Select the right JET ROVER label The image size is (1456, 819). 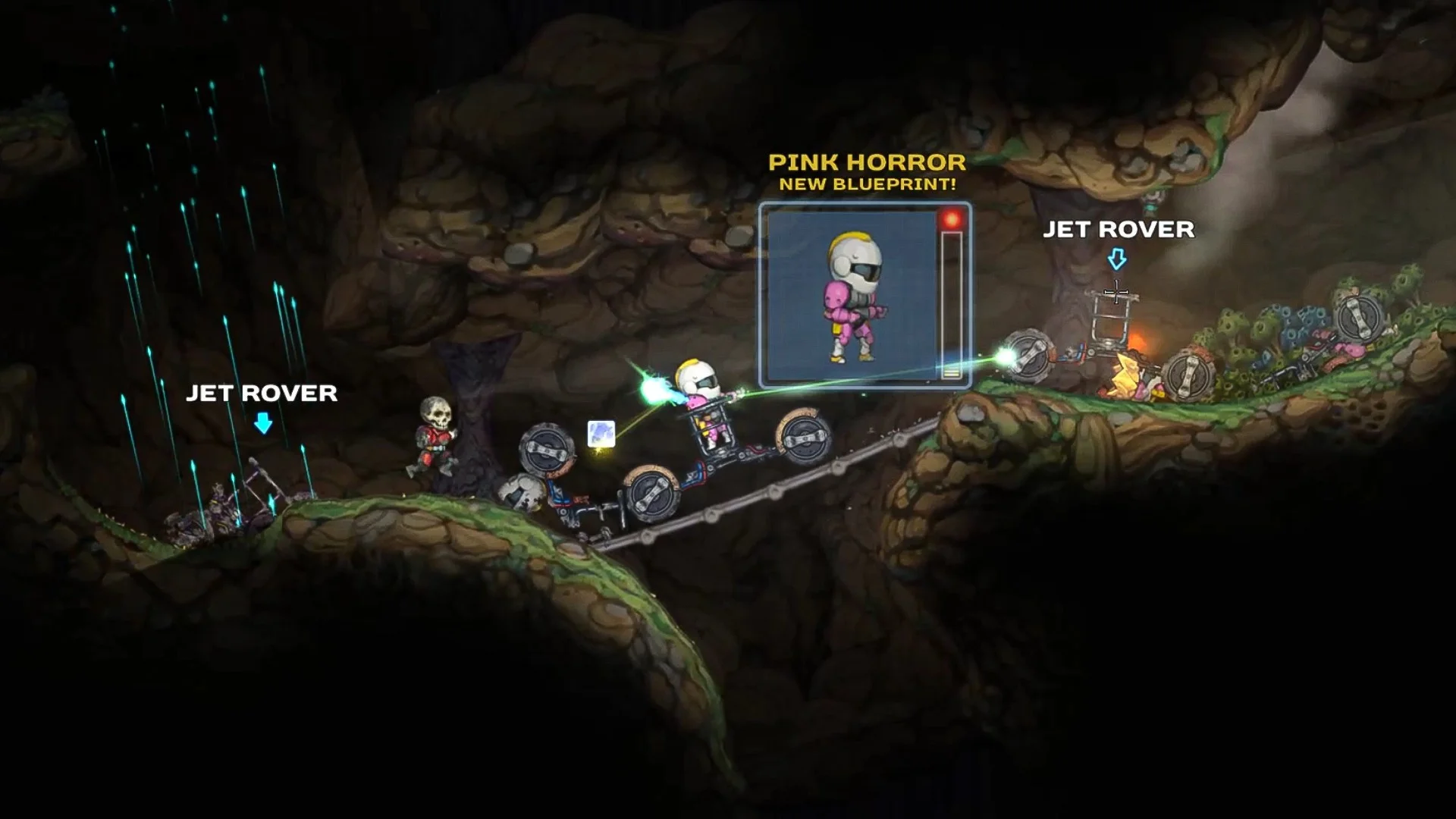click(1120, 227)
